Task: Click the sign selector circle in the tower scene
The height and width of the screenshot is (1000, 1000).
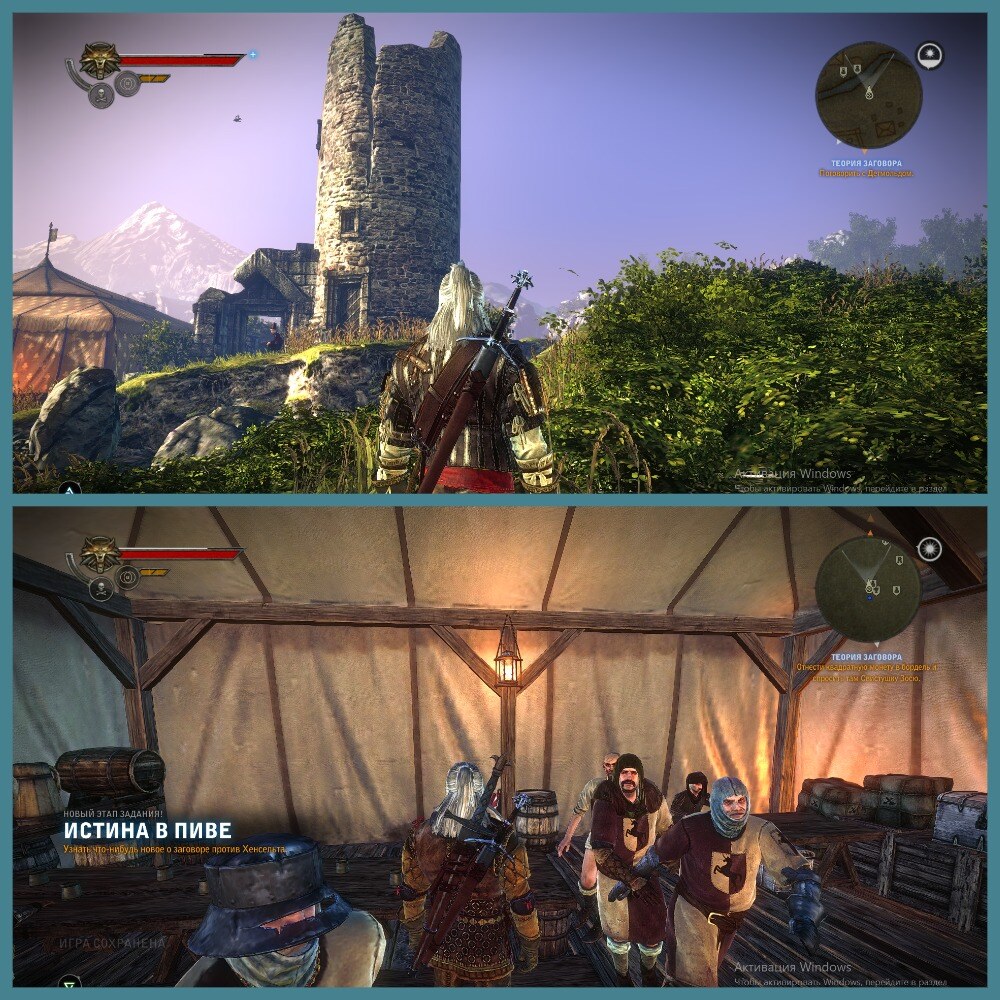Action: (x=127, y=84)
